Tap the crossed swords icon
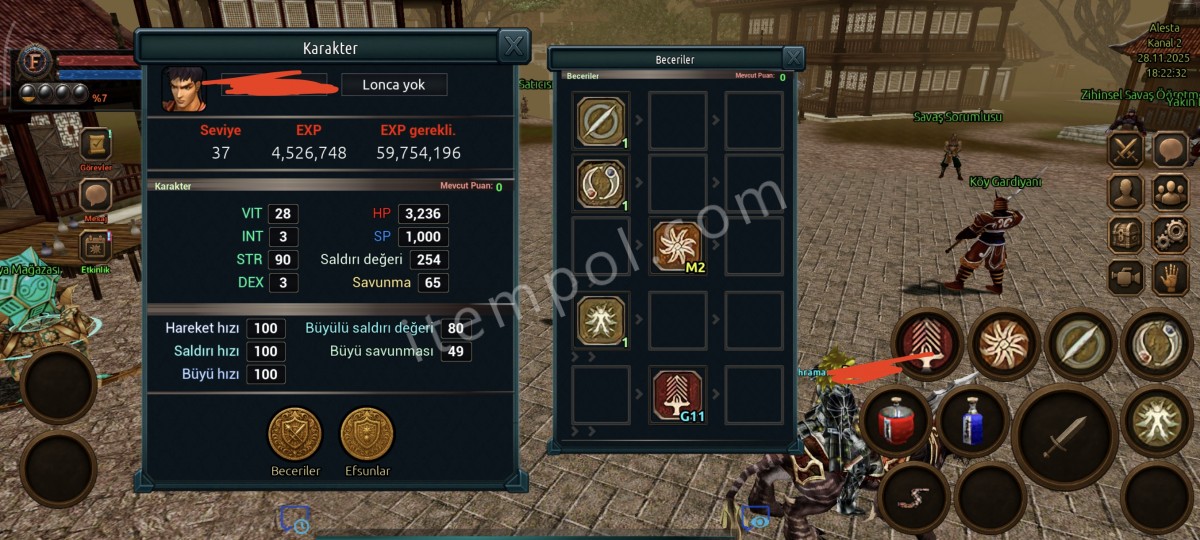The width and height of the screenshot is (1200, 540). point(1126,150)
